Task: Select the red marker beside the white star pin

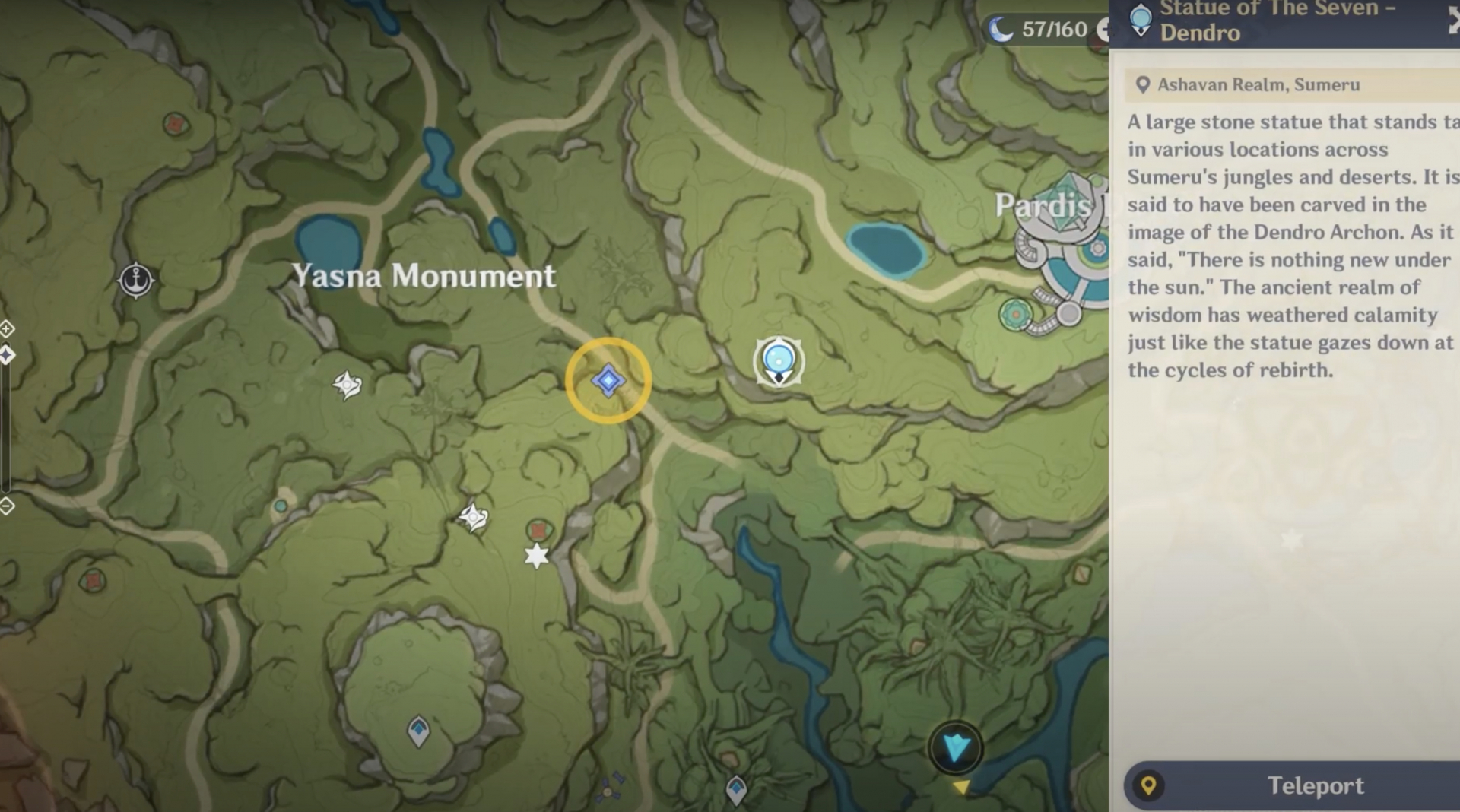Action: pos(539,530)
